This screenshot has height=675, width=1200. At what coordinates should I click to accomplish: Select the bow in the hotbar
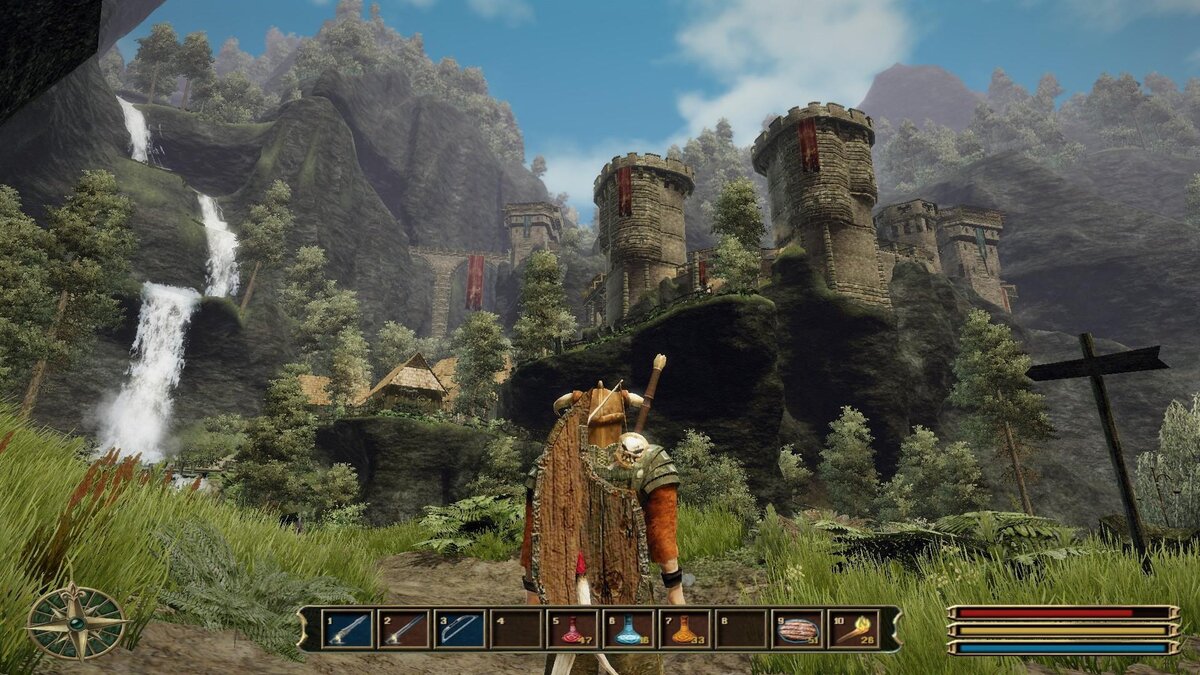pyautogui.click(x=460, y=629)
